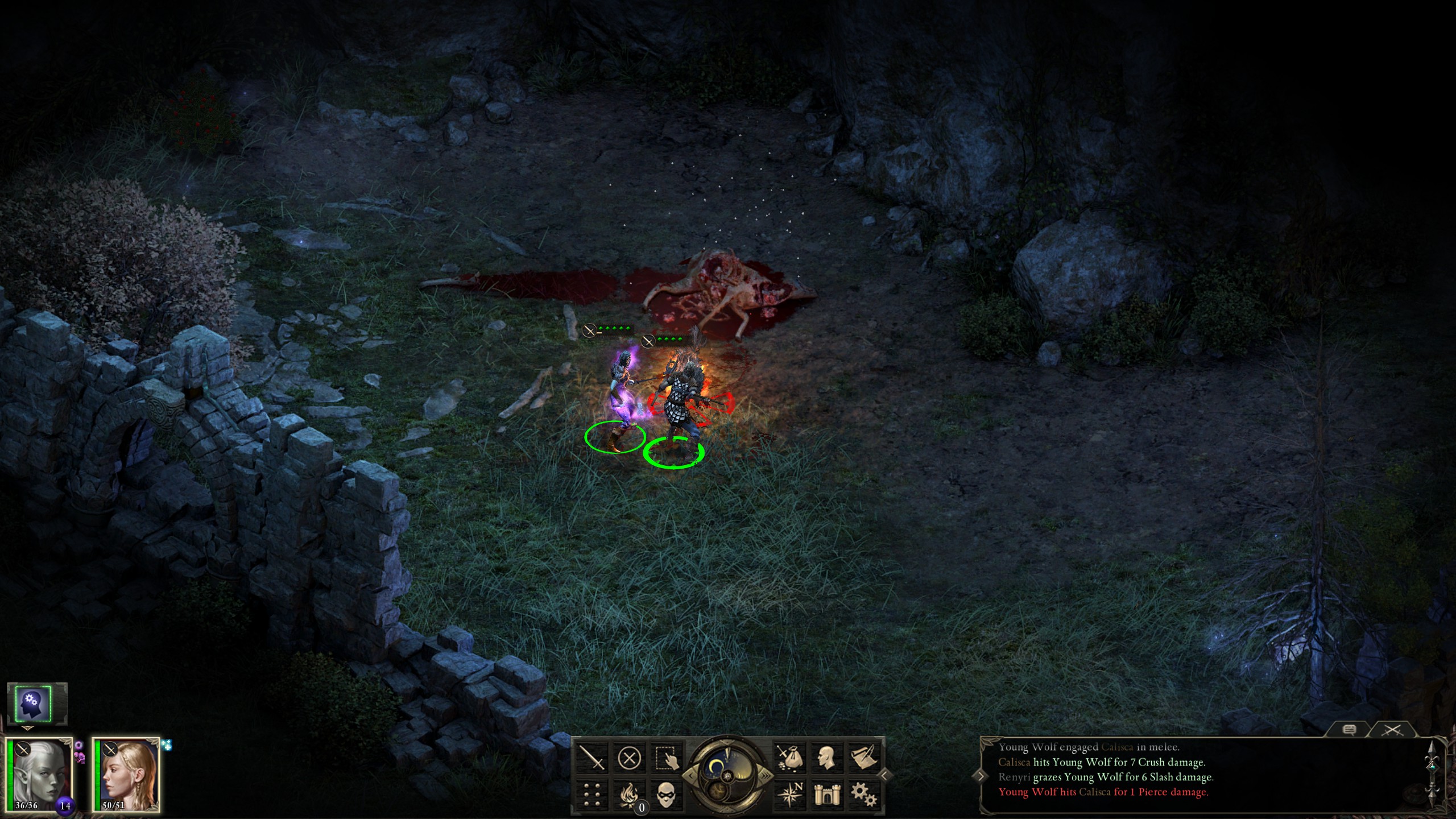Viewport: 1456px width, 819px height.
Task: Select the blonde woman character portrait
Action: [x=126, y=776]
